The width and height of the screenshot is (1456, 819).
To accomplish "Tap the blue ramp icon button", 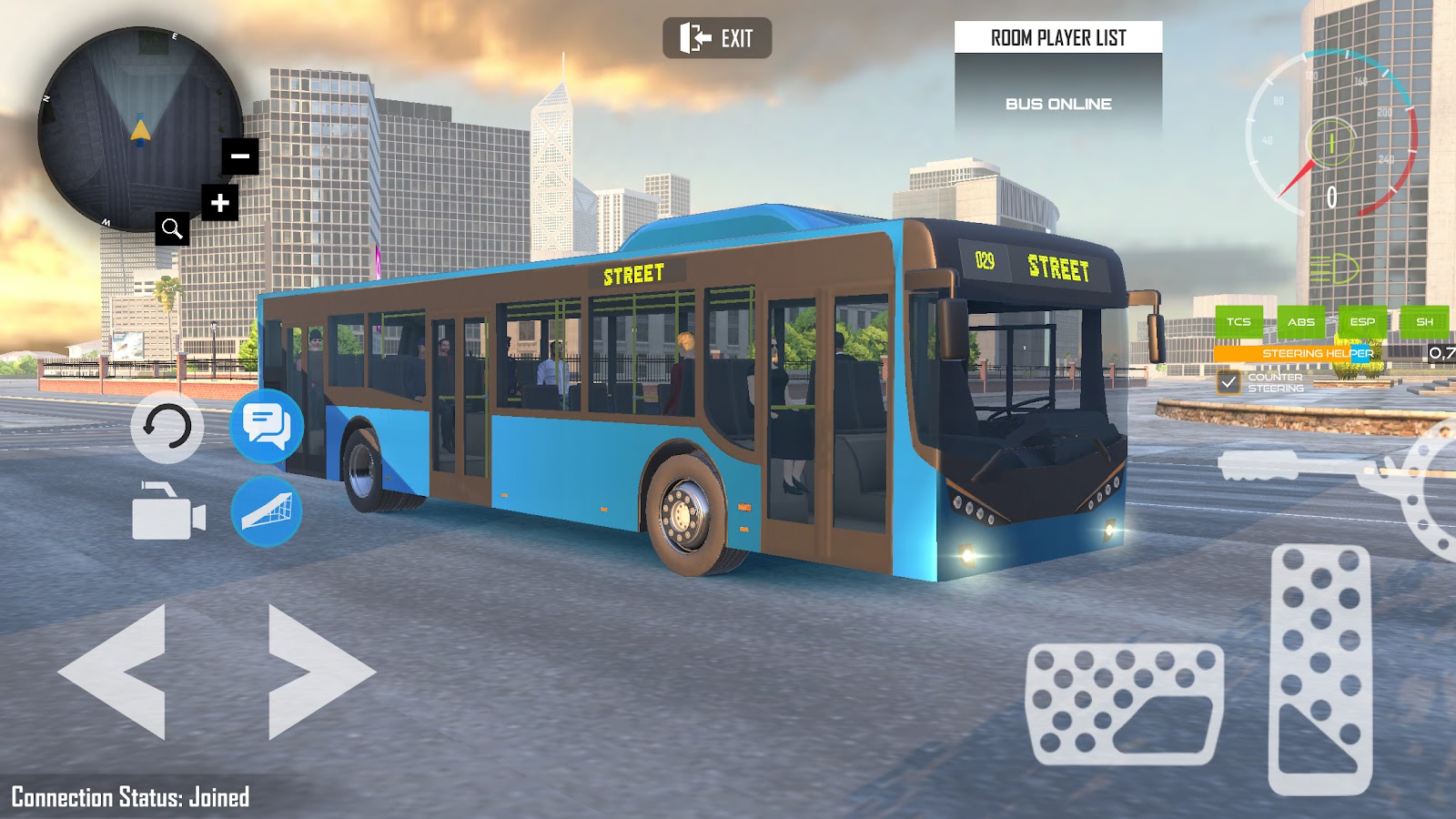I will 267,511.
